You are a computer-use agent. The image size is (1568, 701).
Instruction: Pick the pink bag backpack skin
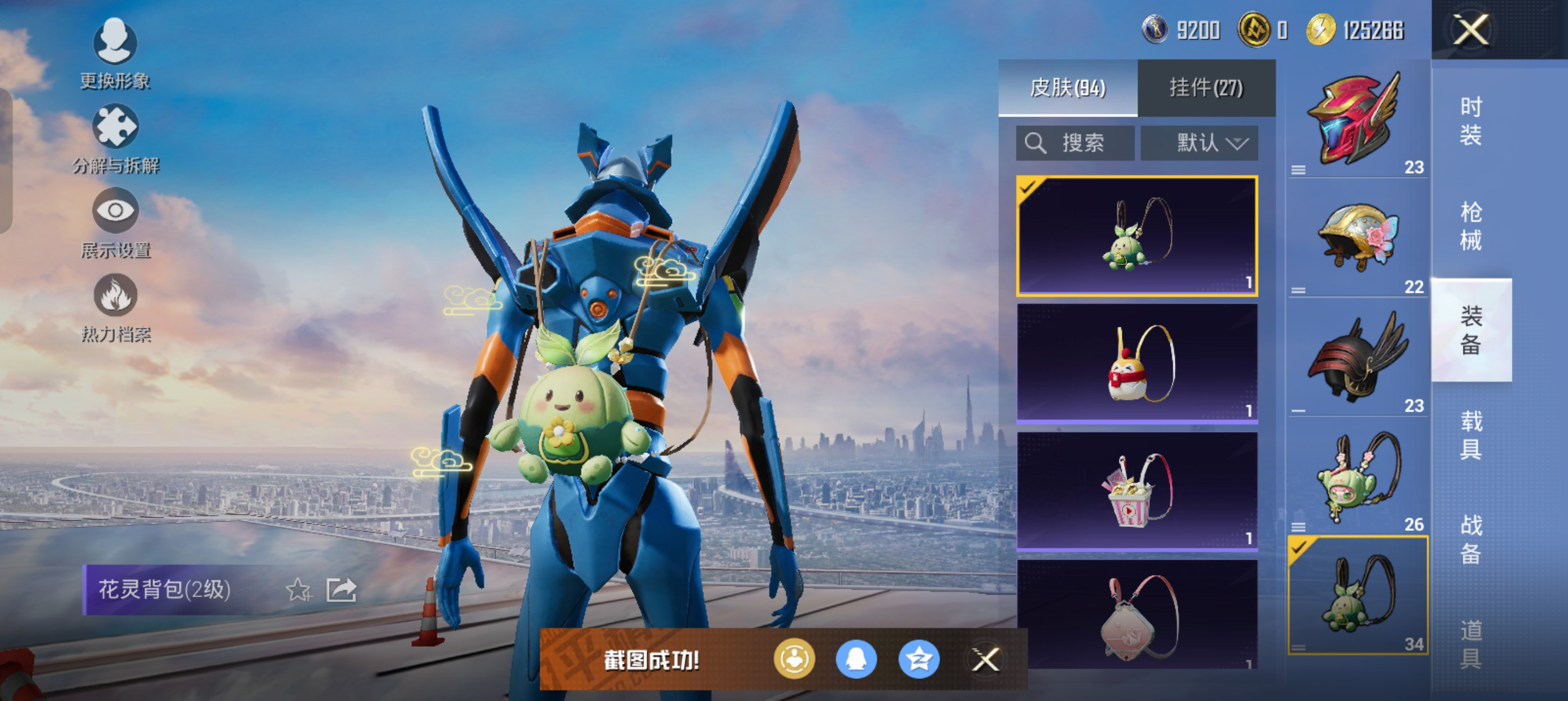pyautogui.click(x=1137, y=615)
